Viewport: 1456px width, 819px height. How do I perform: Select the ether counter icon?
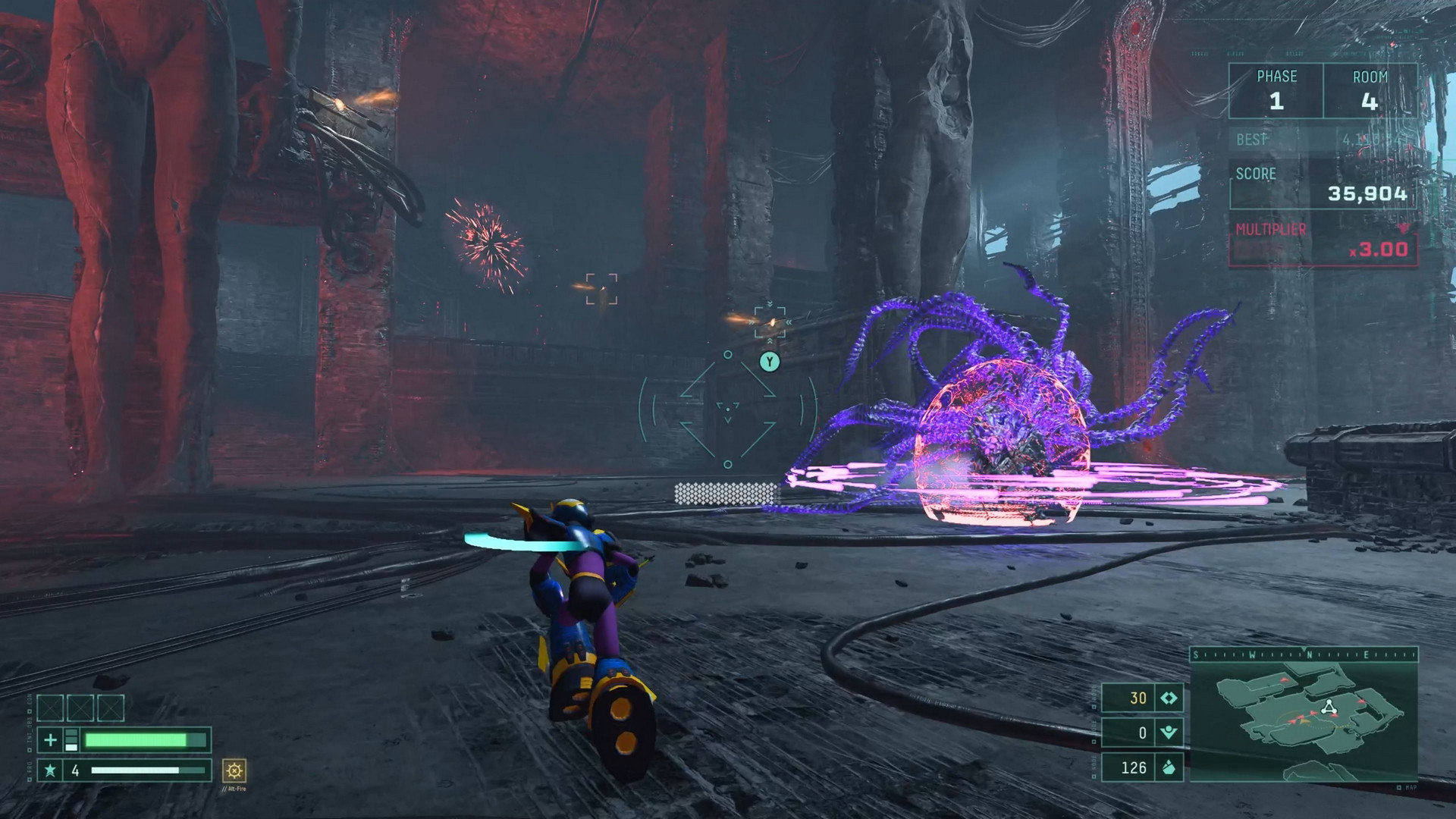point(1169,733)
